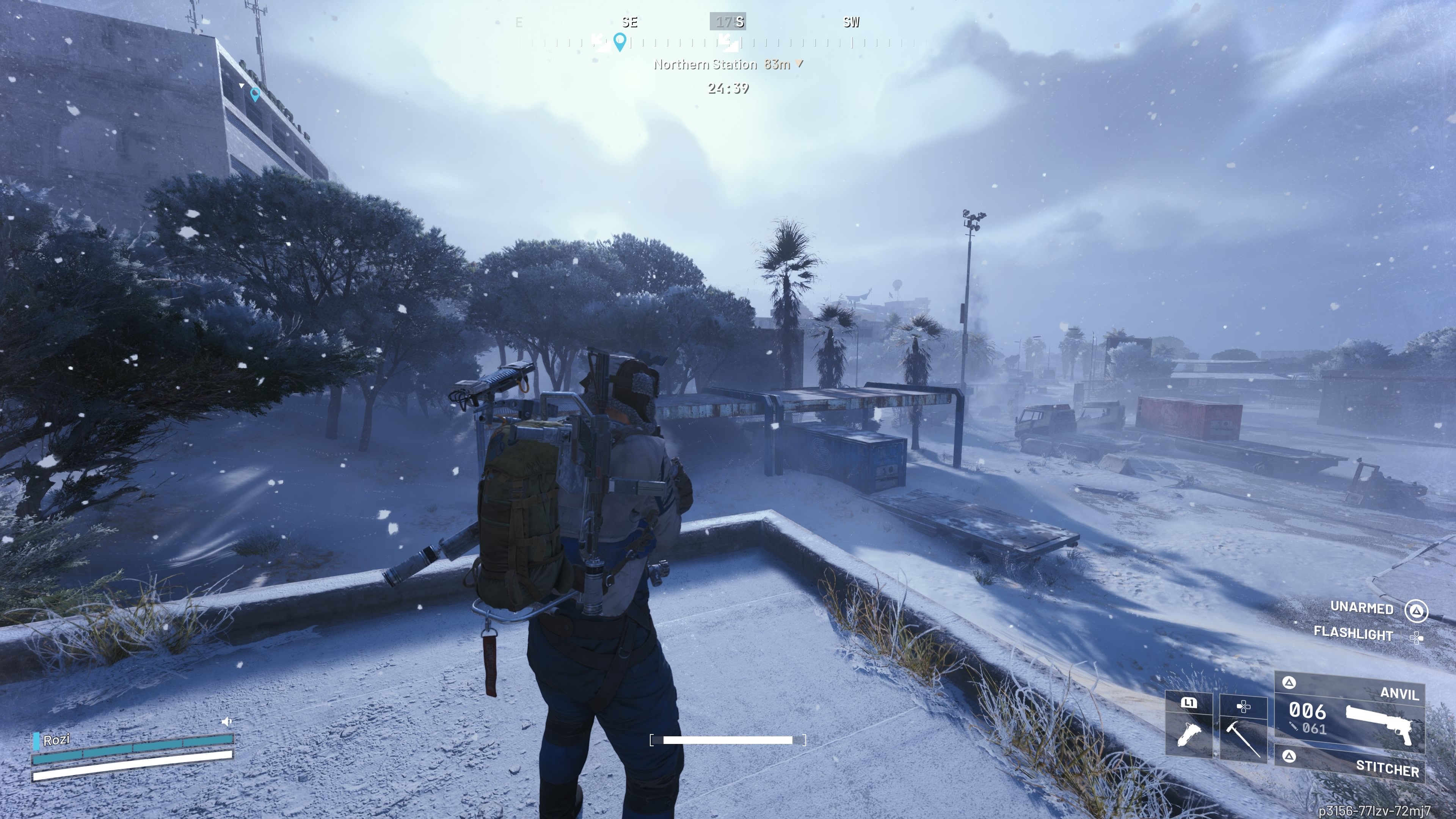This screenshot has width=1456, height=819.
Task: Select the player name Rozi
Action: 56,740
